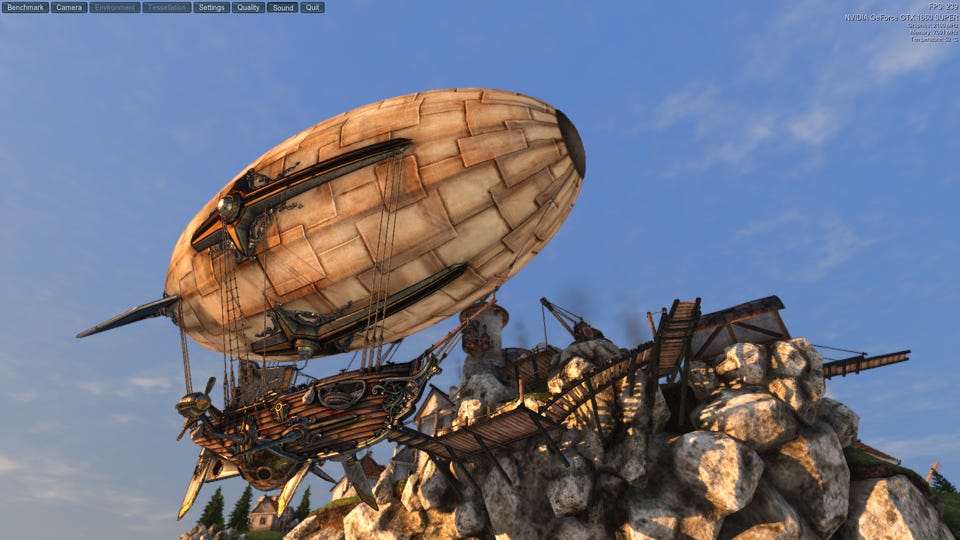960x540 pixels.
Task: Start the Benchmark run
Action: pos(25,7)
